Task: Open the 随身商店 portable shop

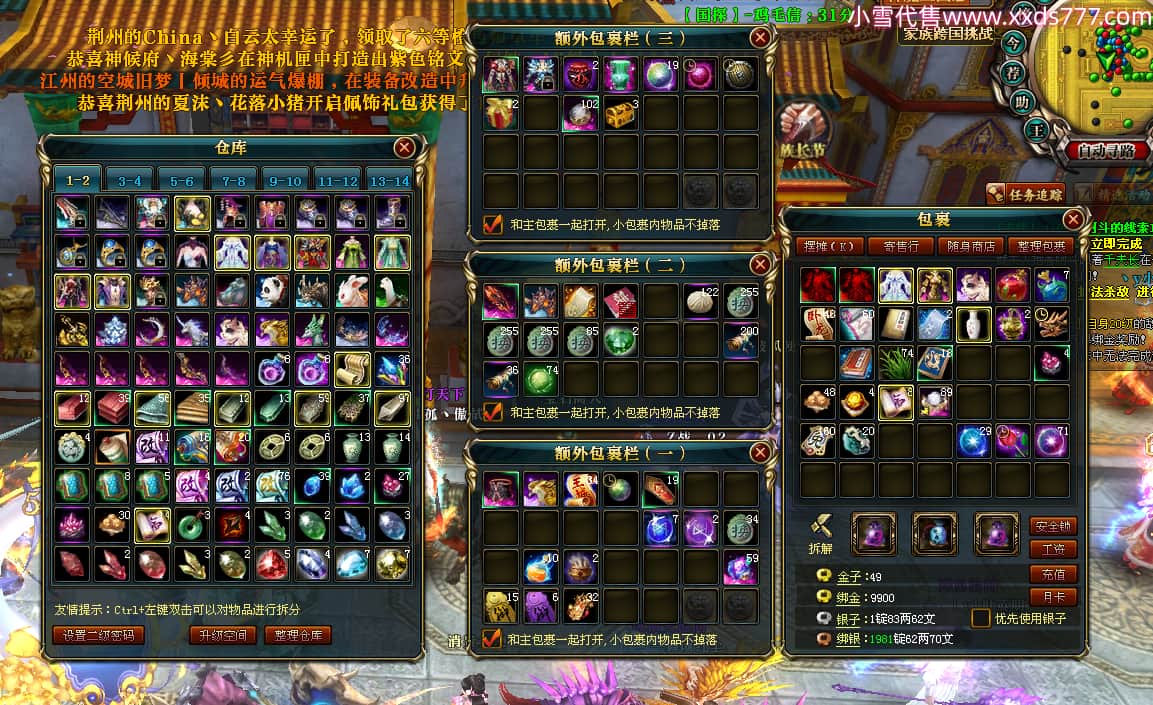Action: pyautogui.click(x=971, y=246)
